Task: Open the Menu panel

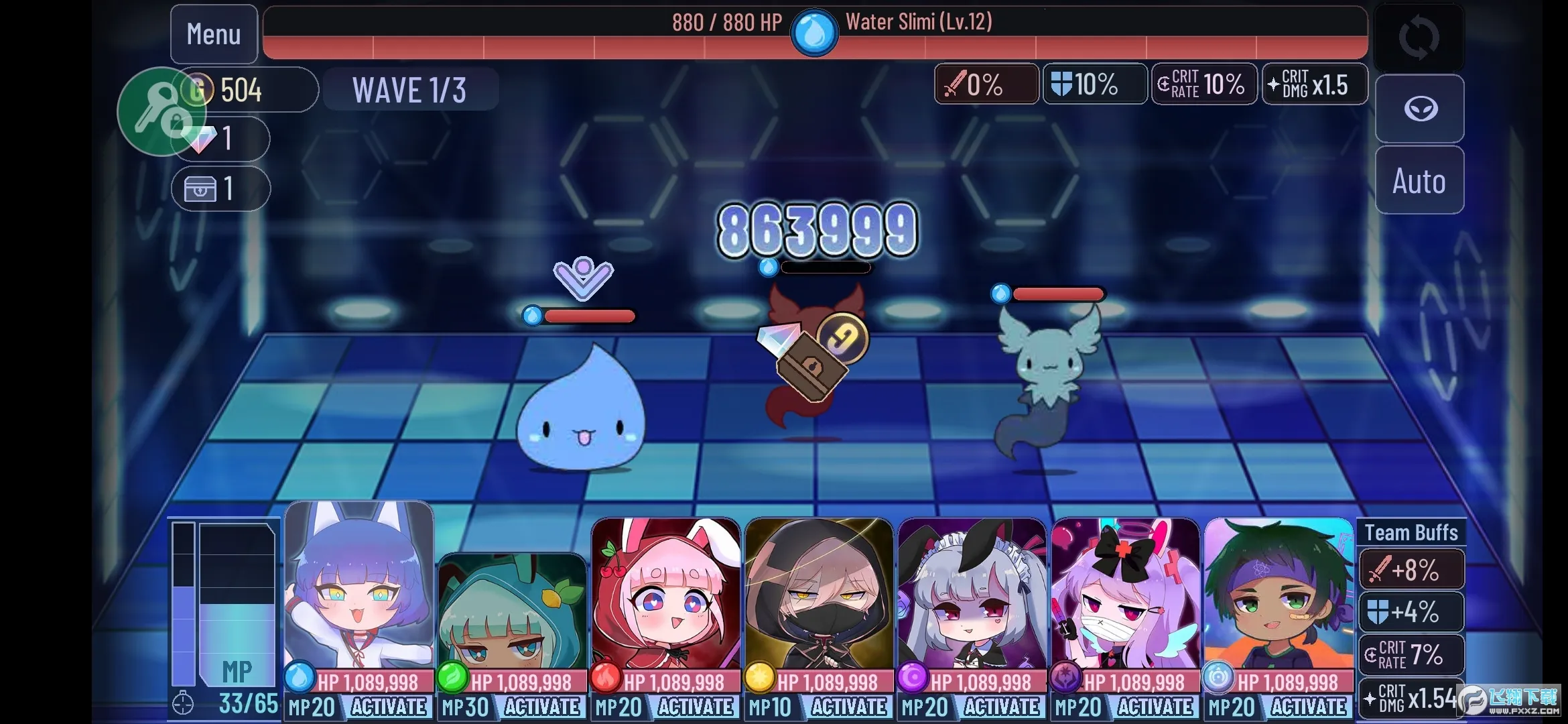Action: pyautogui.click(x=213, y=34)
